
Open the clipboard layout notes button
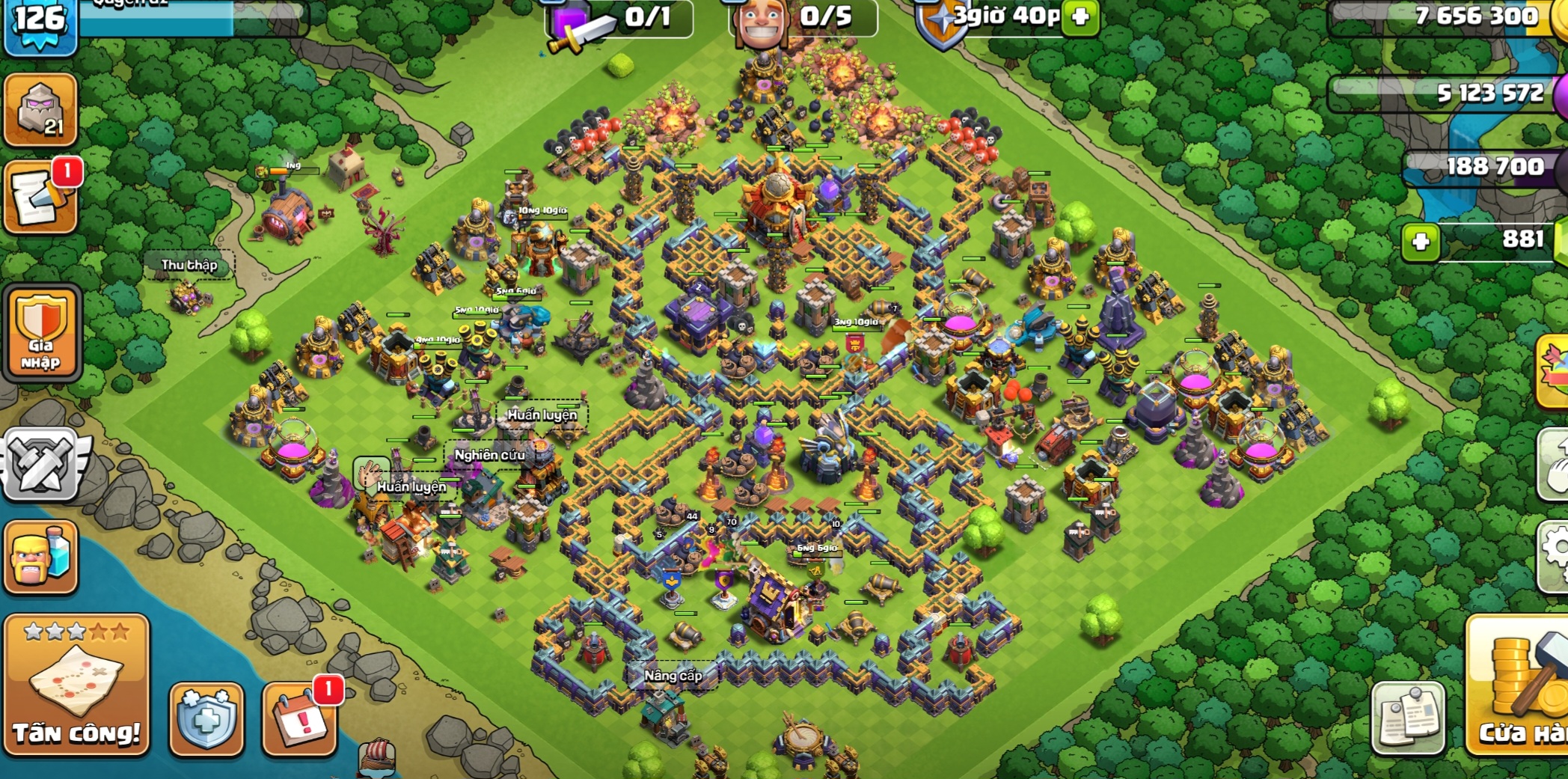(x=1408, y=719)
